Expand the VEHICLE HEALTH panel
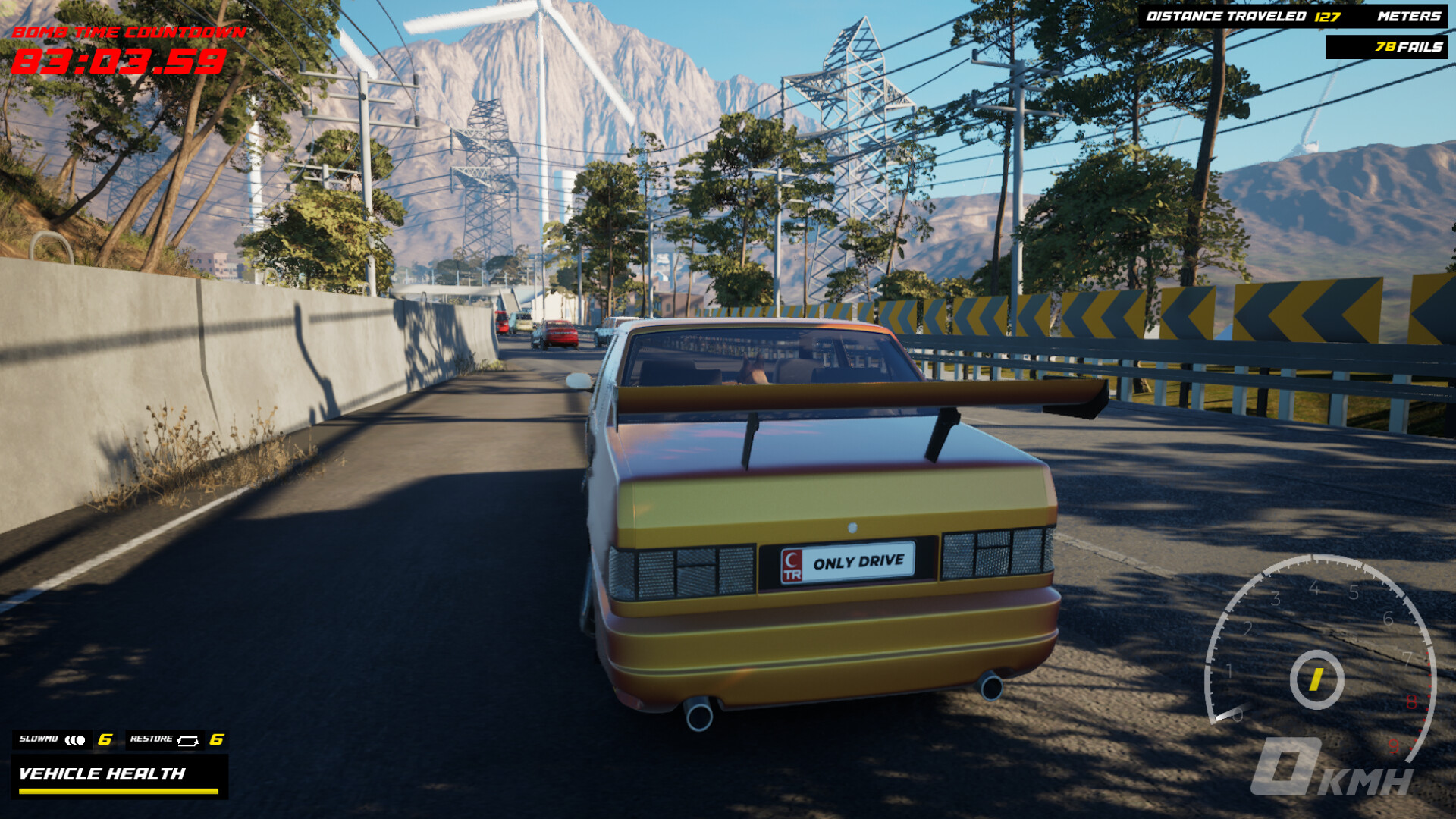 120,776
